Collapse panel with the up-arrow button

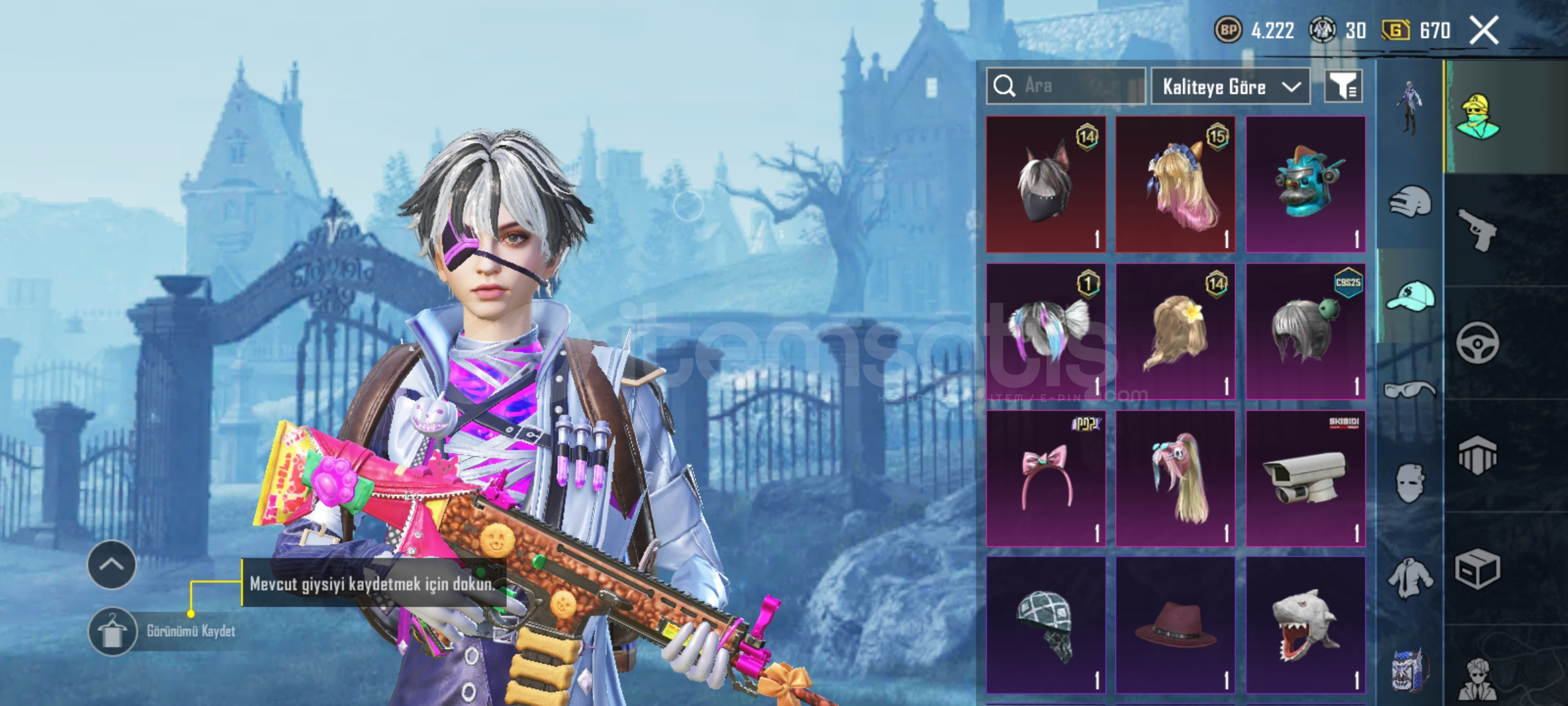click(x=112, y=565)
